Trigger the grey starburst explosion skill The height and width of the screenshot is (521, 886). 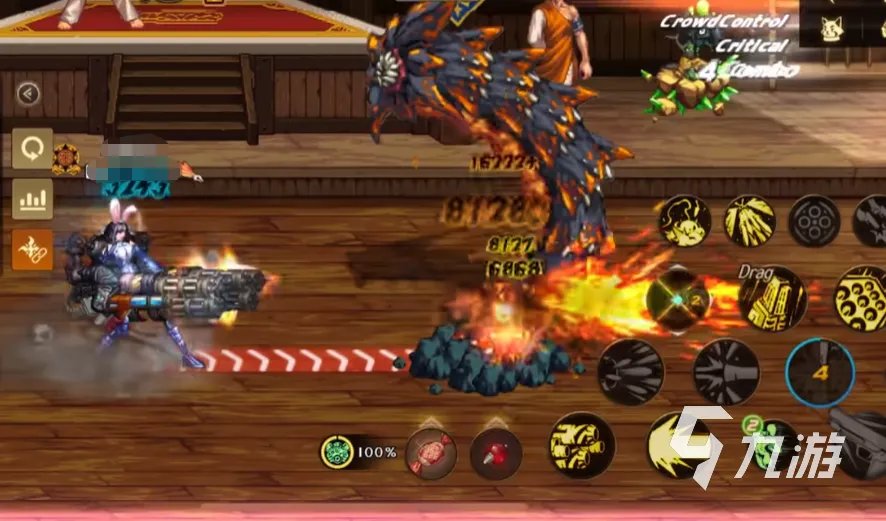pyautogui.click(x=726, y=372)
